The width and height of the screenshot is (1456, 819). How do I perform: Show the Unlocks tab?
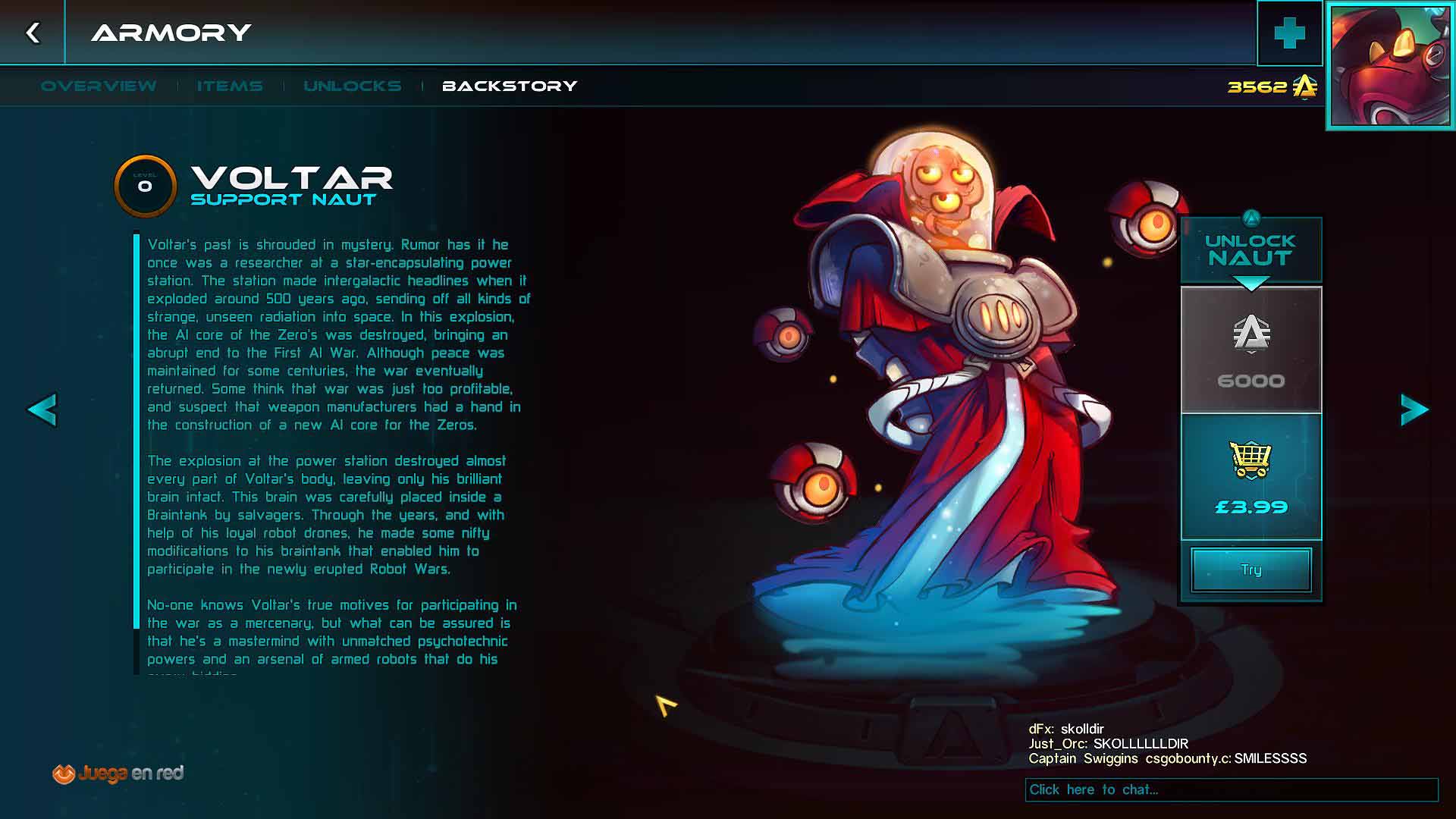tap(353, 86)
